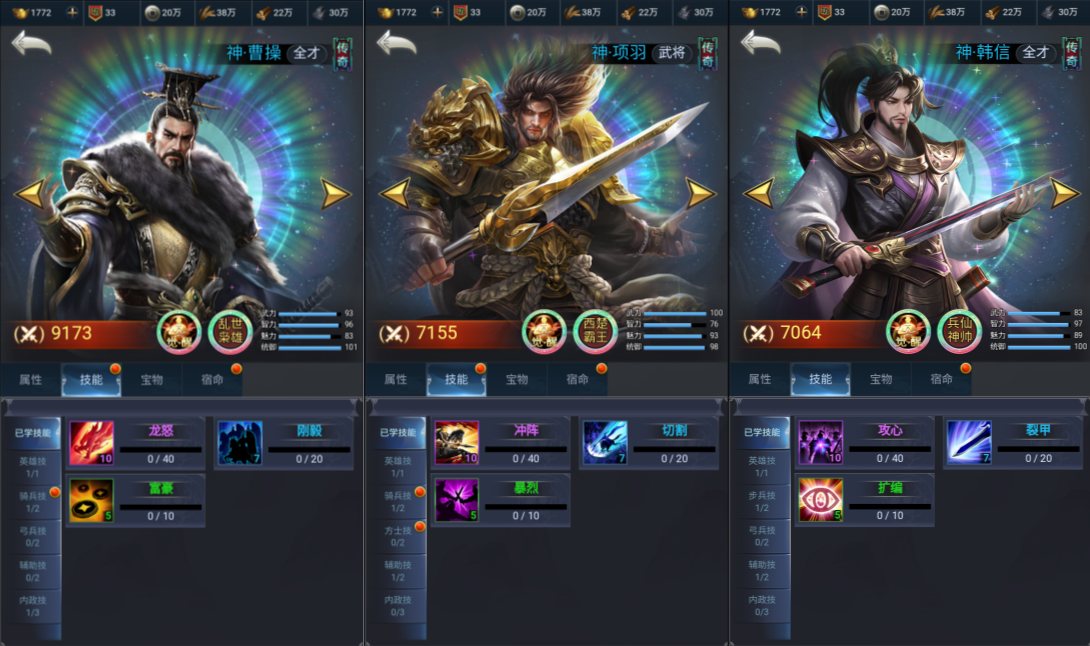Select the 攻心 skill icon

820,443
